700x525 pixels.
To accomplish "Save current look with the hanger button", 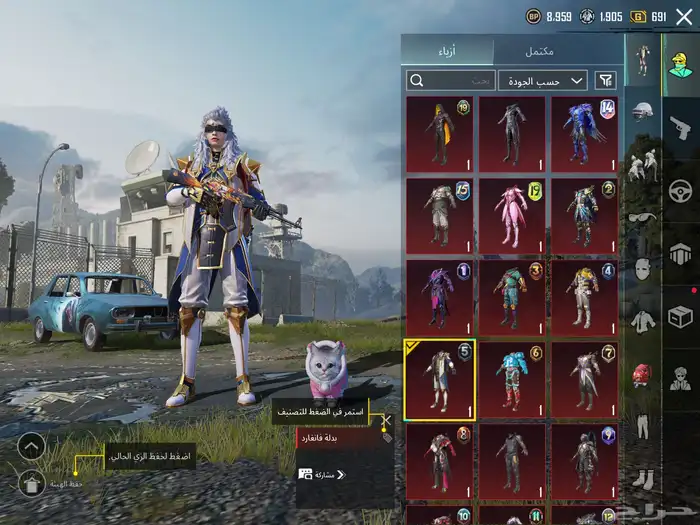I will 31,484.
